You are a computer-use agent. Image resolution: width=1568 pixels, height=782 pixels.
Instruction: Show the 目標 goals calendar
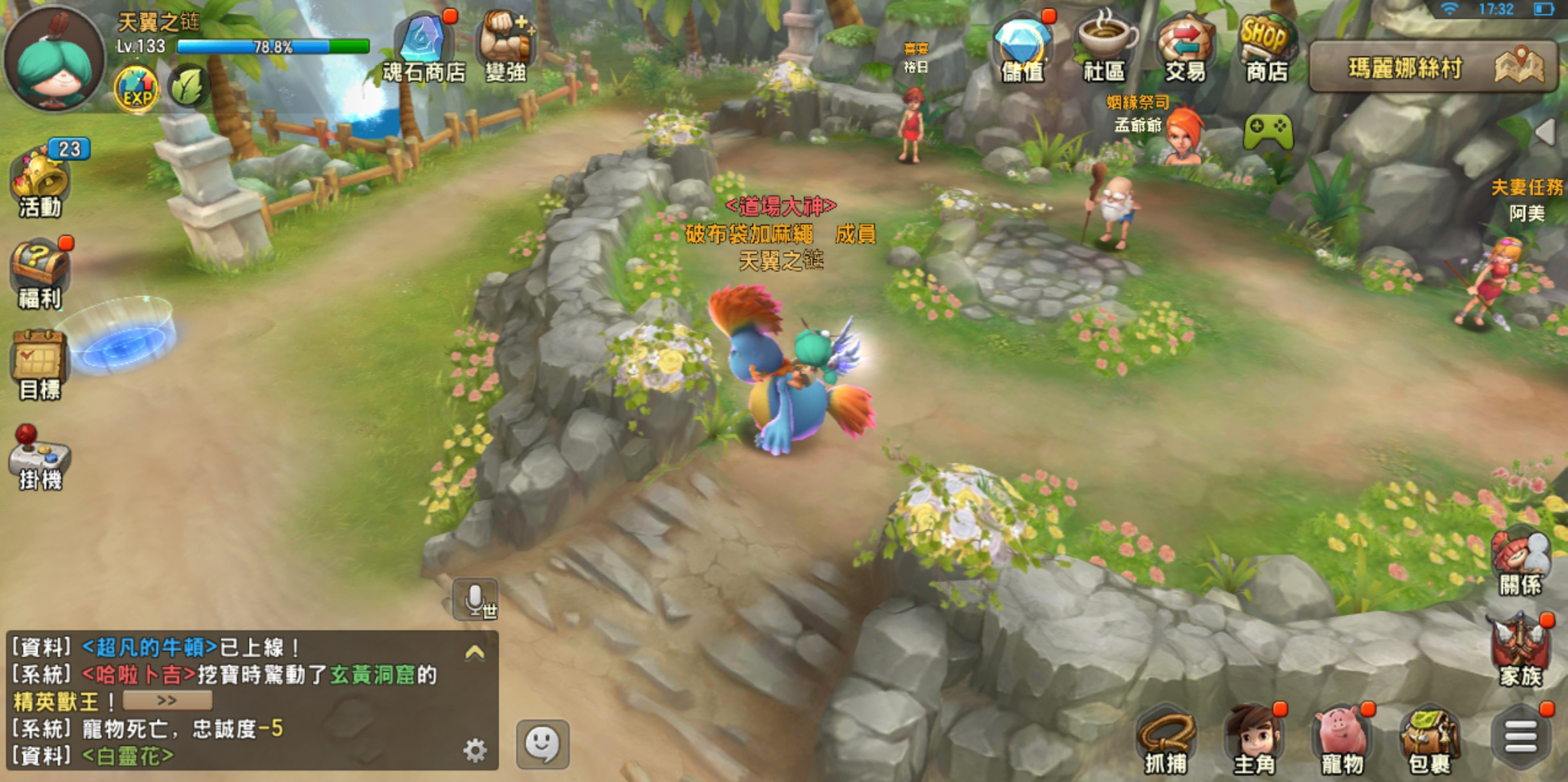40,365
